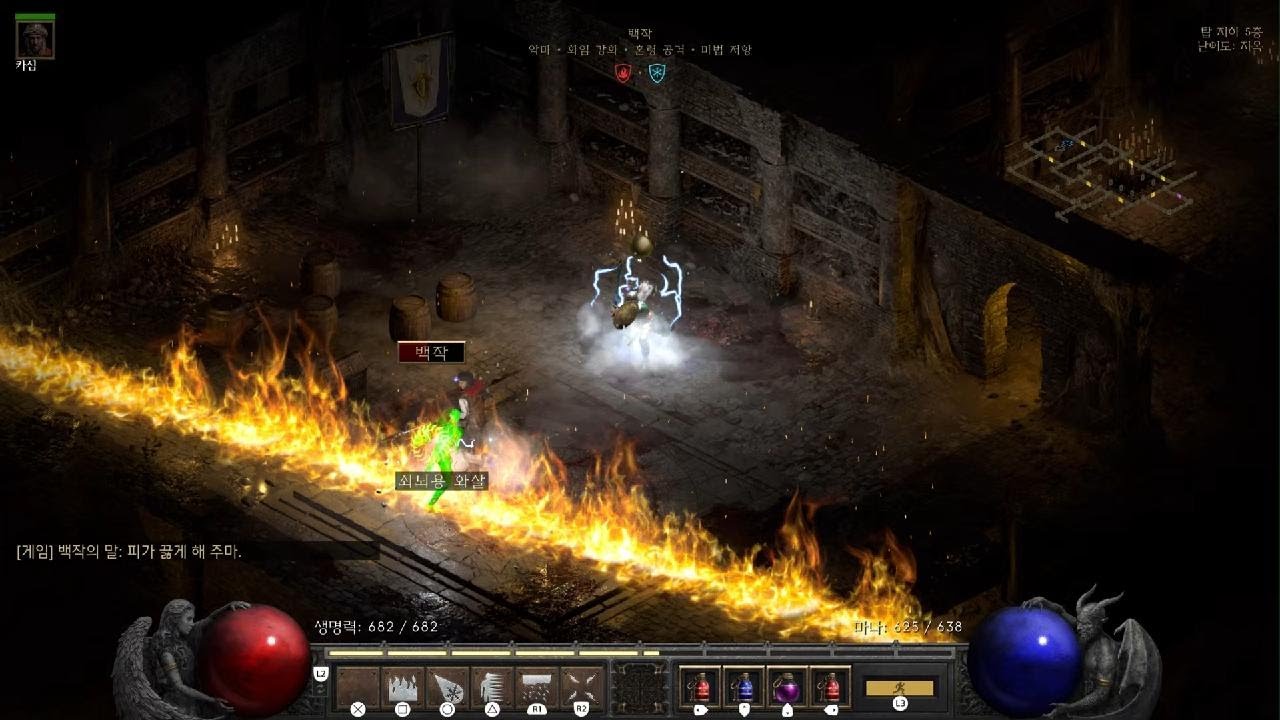Use the red potion next to the run toggle
The height and width of the screenshot is (720, 1280).
pyautogui.click(x=830, y=687)
